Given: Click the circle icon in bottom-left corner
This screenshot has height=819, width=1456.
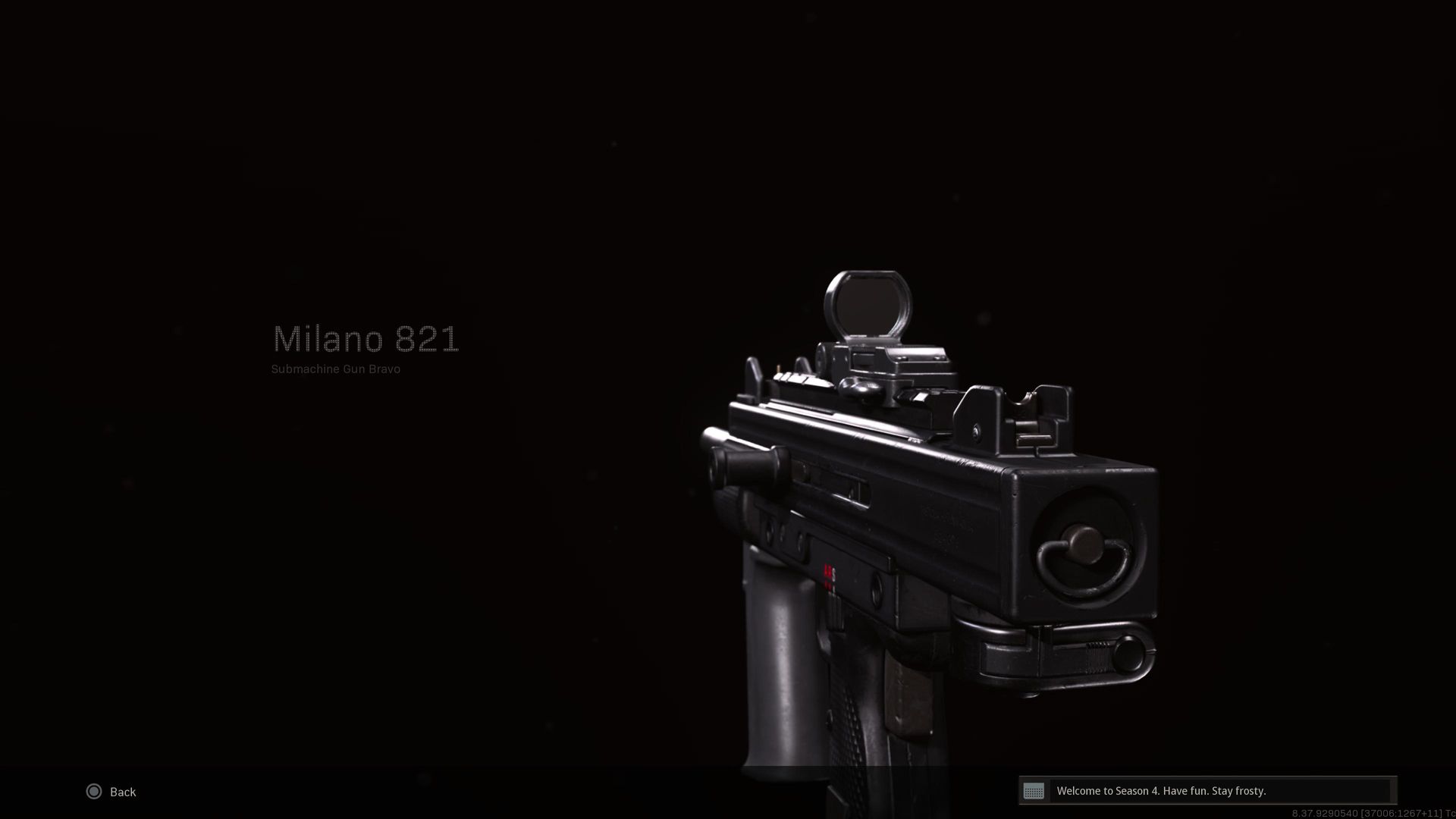Looking at the screenshot, I should [94, 792].
